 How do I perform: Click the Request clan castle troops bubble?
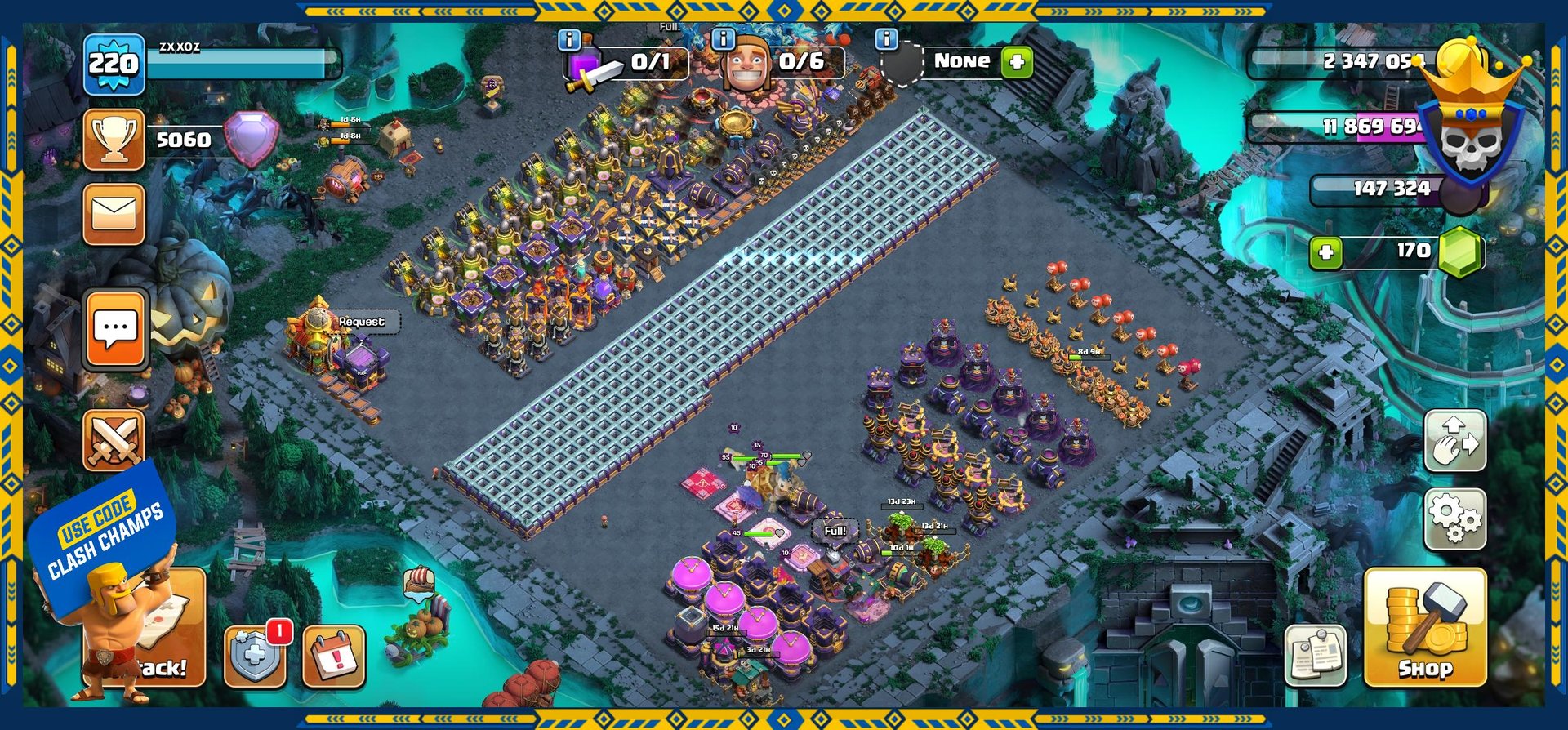tap(362, 322)
